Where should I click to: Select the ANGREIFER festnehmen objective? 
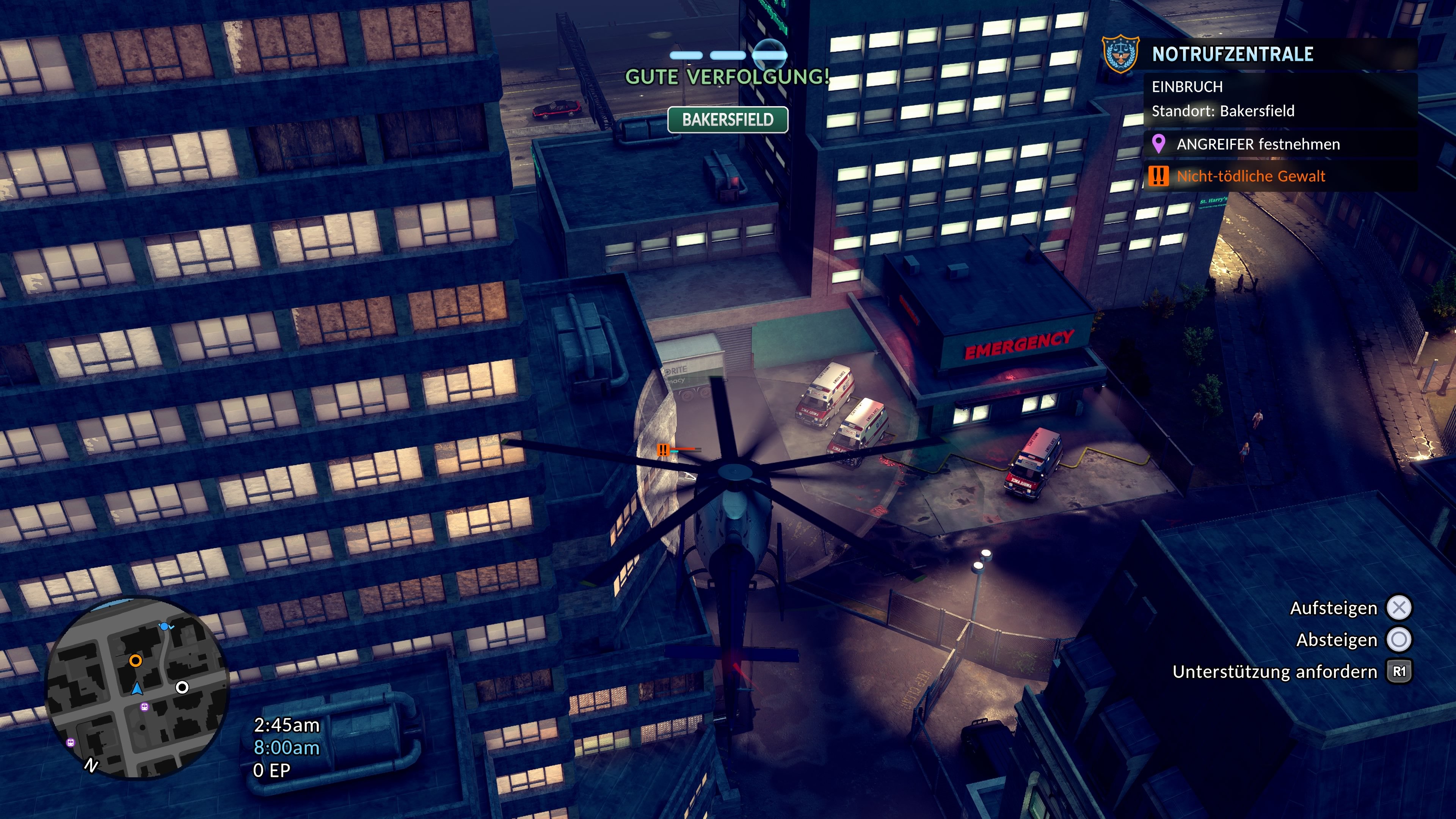click(1258, 144)
